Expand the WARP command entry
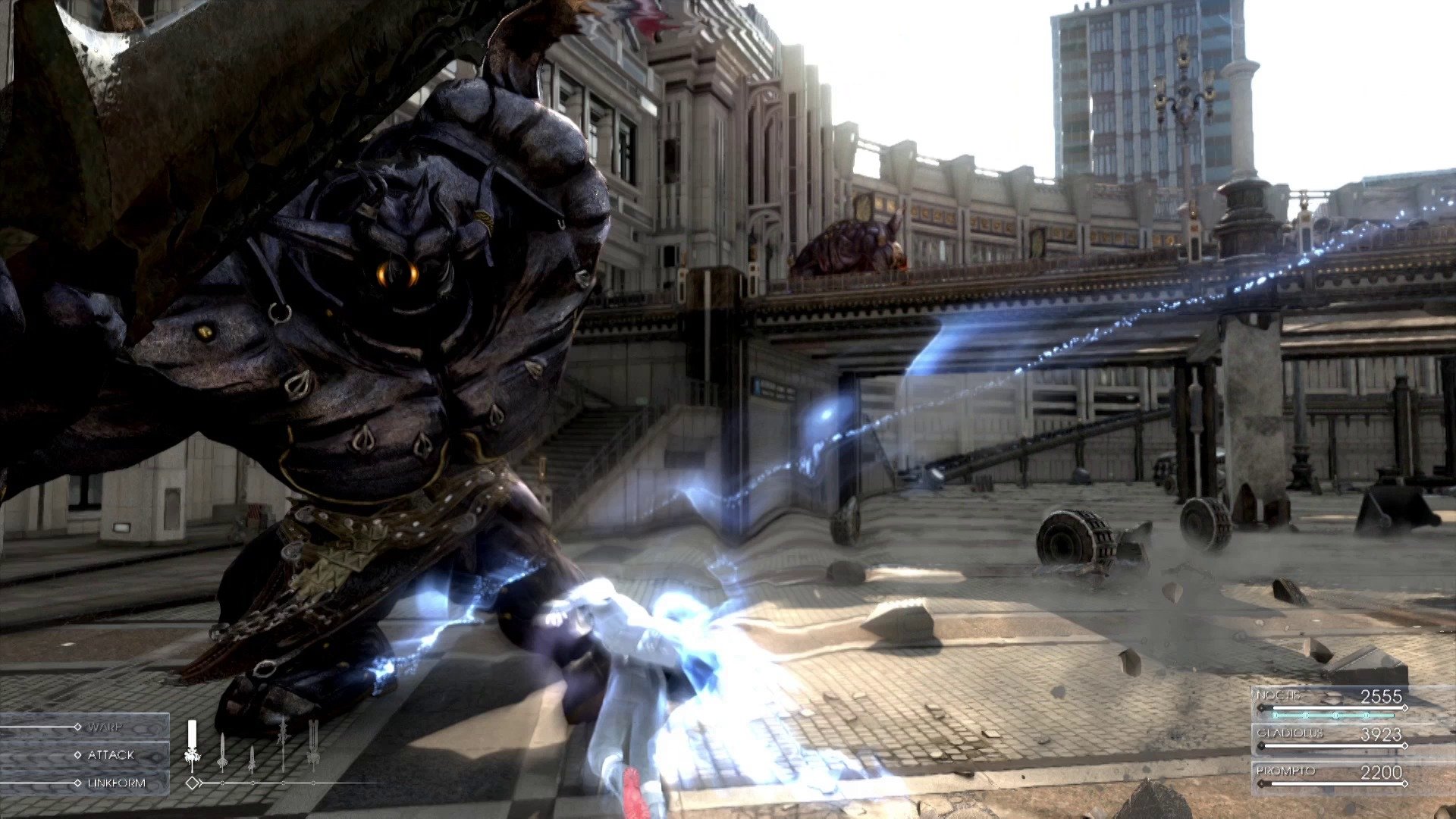The height and width of the screenshot is (819, 1456). tap(105, 727)
